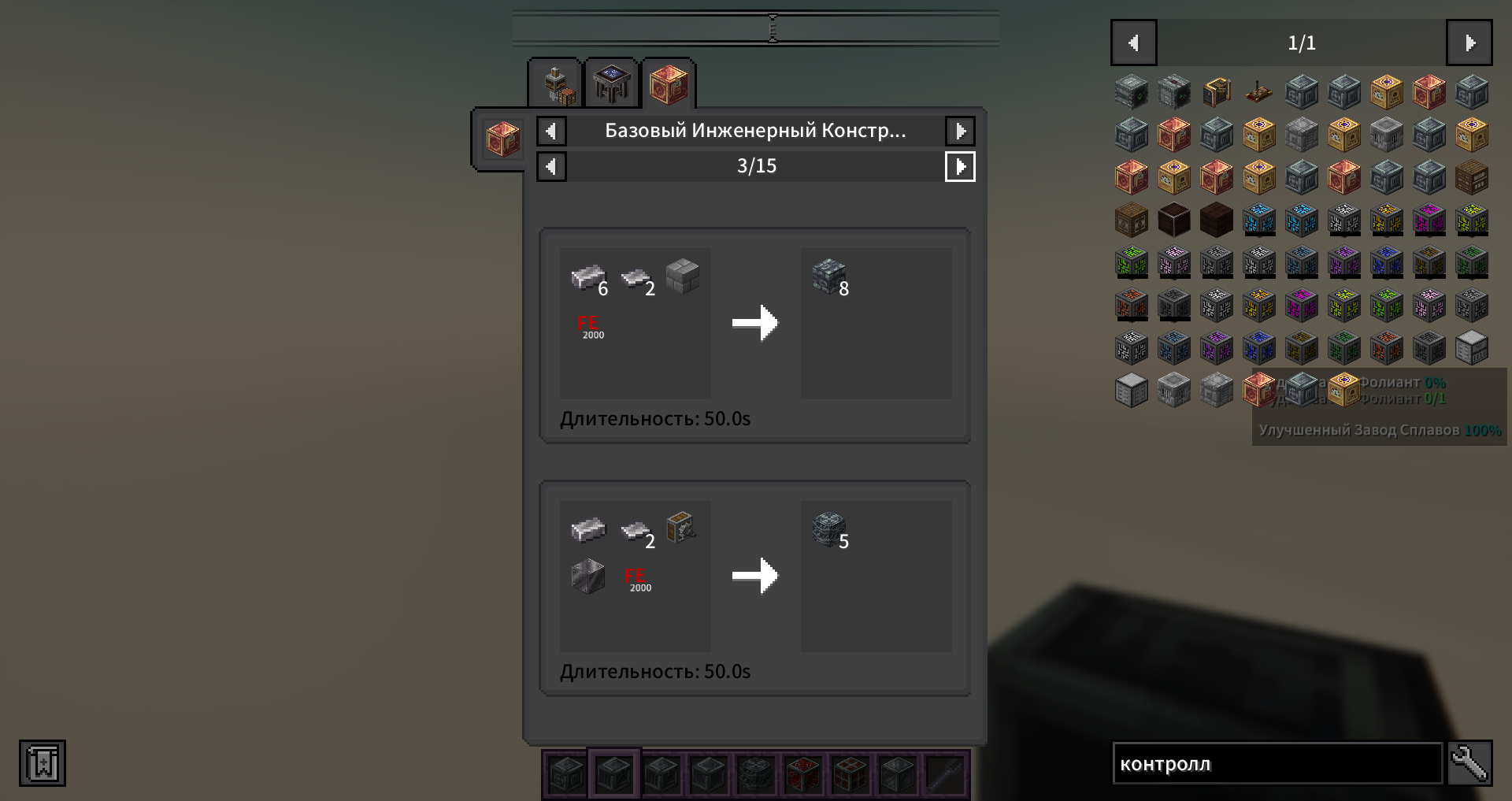Pick the solid black block in the item list

1174,220
